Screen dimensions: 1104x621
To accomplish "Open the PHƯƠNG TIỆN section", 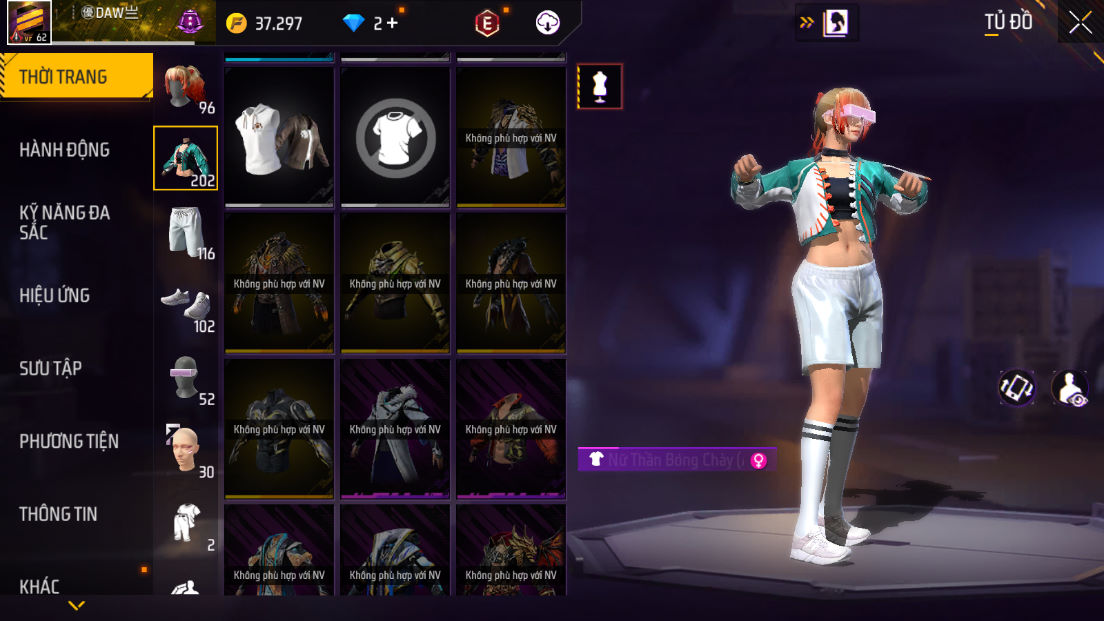I will 69,441.
